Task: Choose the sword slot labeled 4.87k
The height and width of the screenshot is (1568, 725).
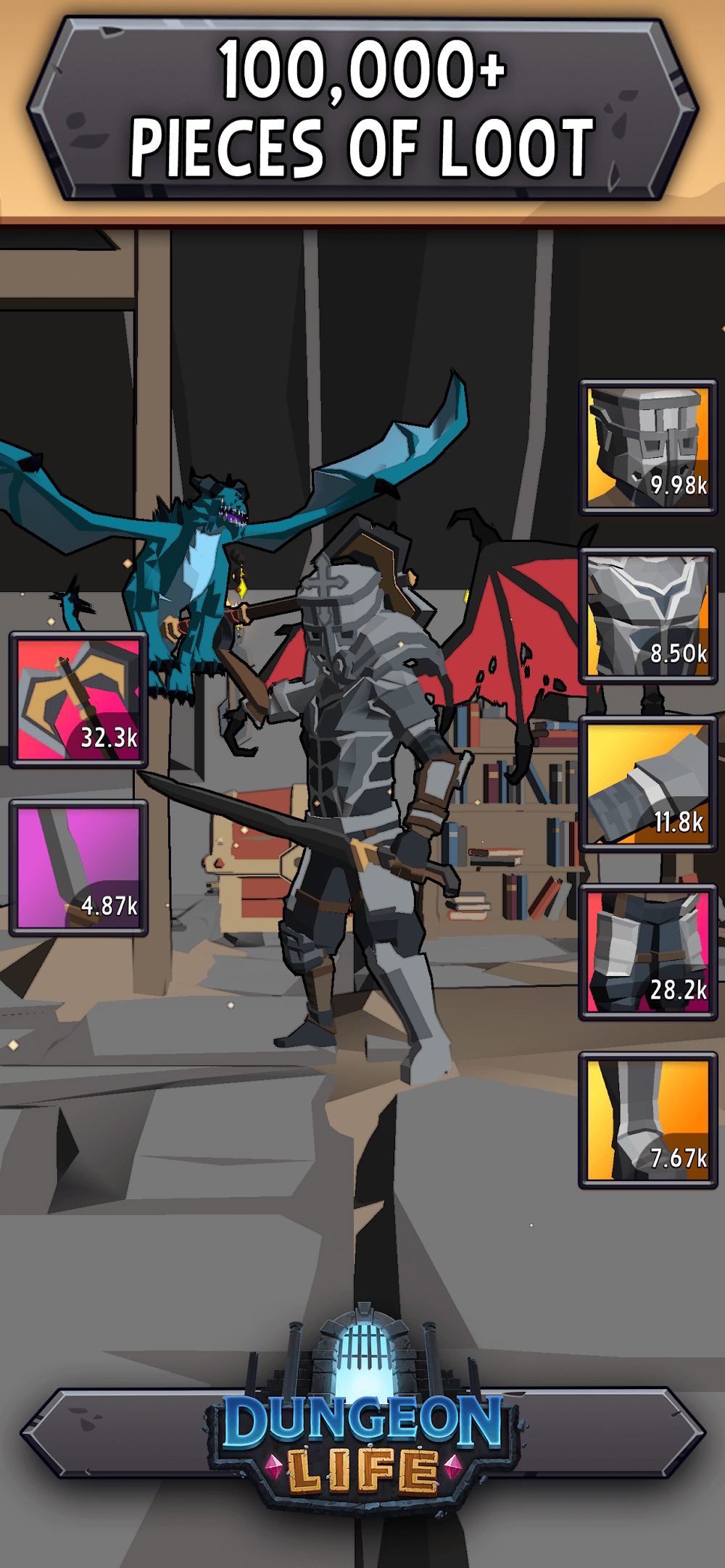Action: point(78,867)
